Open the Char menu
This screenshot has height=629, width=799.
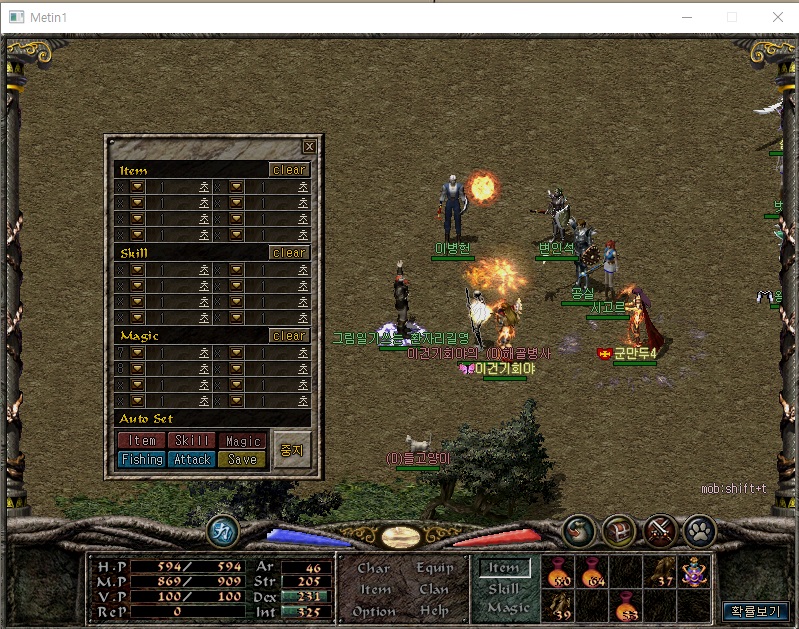pos(374,568)
